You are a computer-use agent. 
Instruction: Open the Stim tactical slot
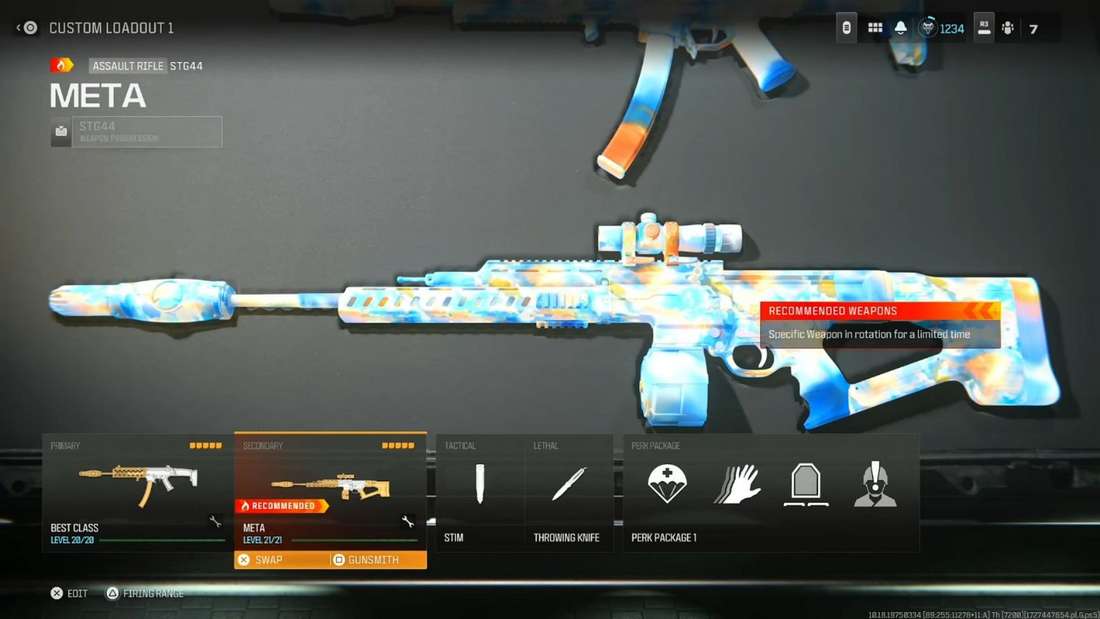point(480,491)
